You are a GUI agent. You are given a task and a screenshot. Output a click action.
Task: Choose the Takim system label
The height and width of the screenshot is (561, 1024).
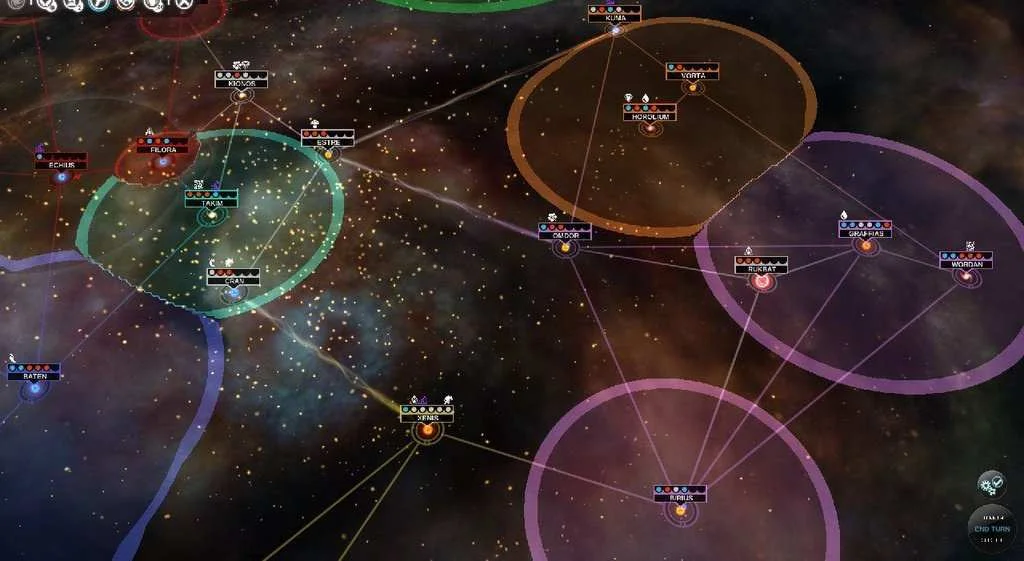(211, 202)
